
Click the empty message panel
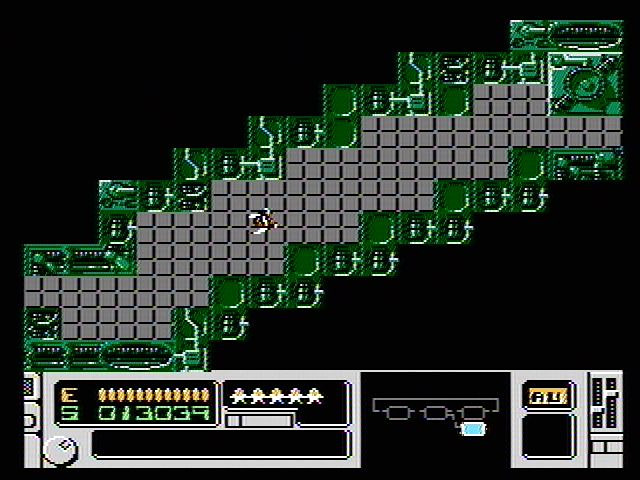pos(220,444)
